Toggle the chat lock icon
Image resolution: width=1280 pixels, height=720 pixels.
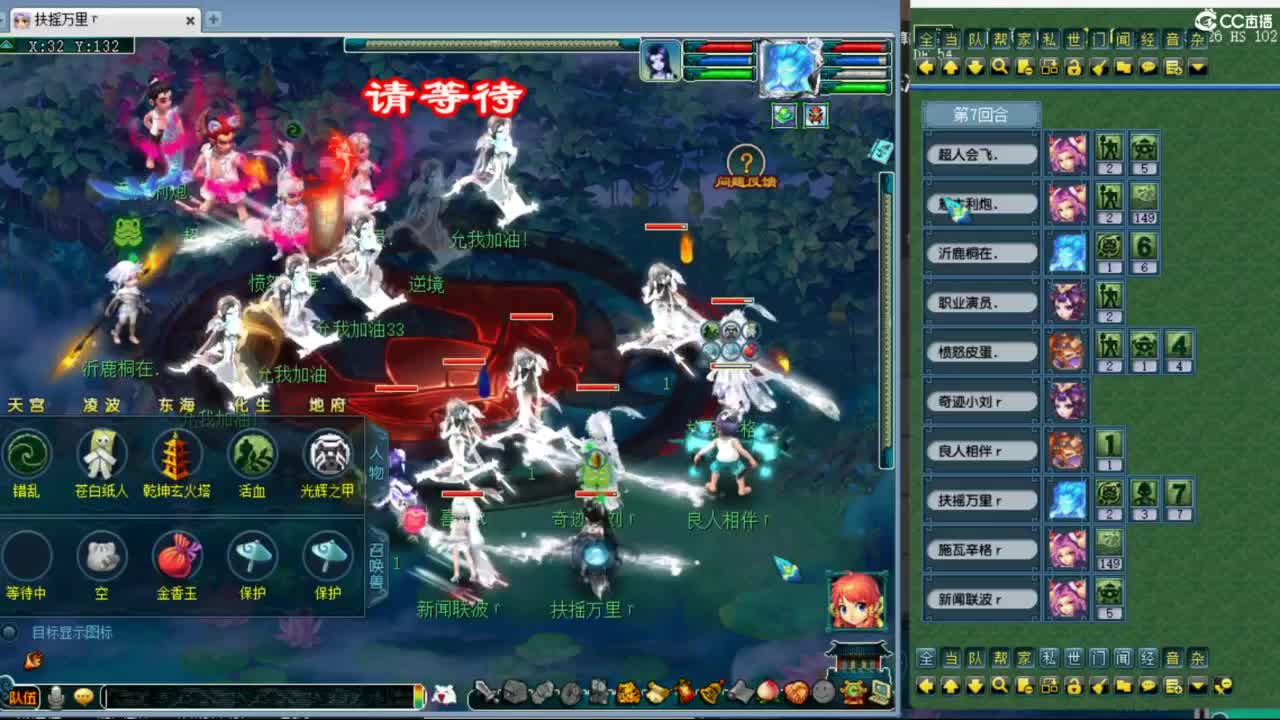click(x=1074, y=67)
